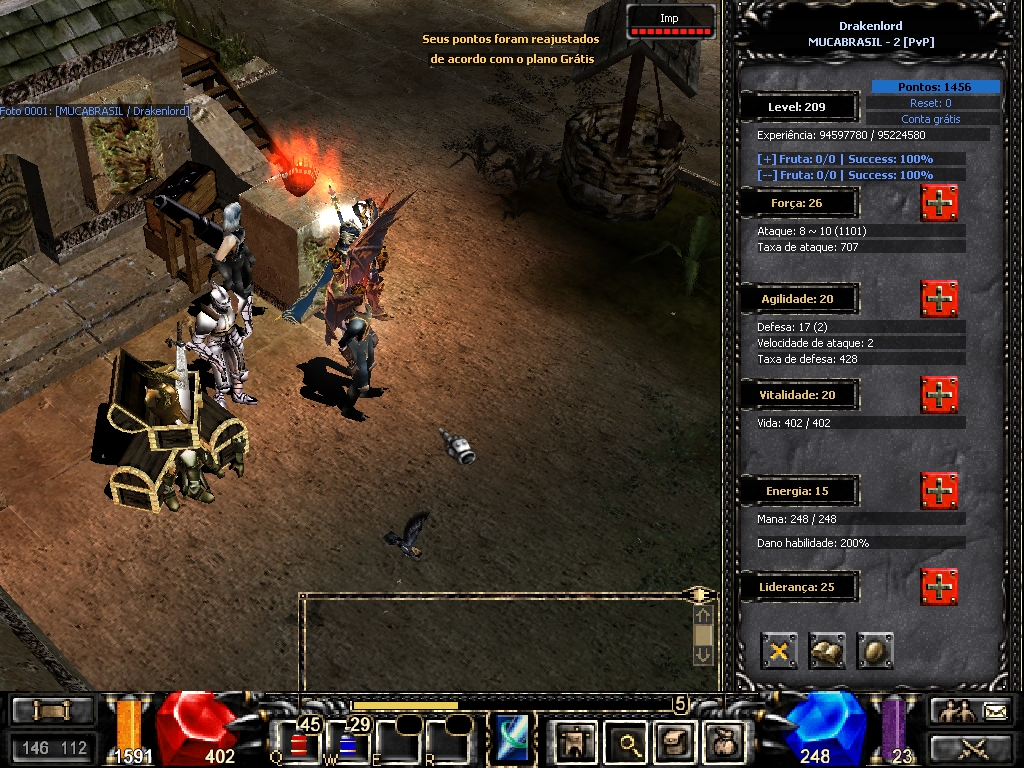Click the gold nuggets button in character panel
This screenshot has width=1024, height=768.
tap(827, 651)
